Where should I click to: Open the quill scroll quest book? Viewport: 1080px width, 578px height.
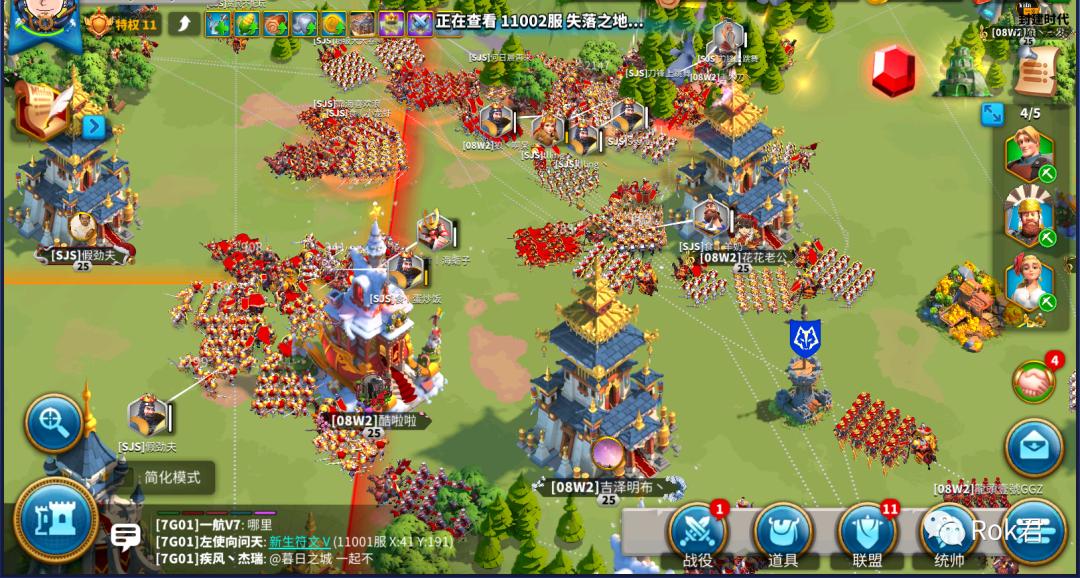pyautogui.click(x=42, y=110)
